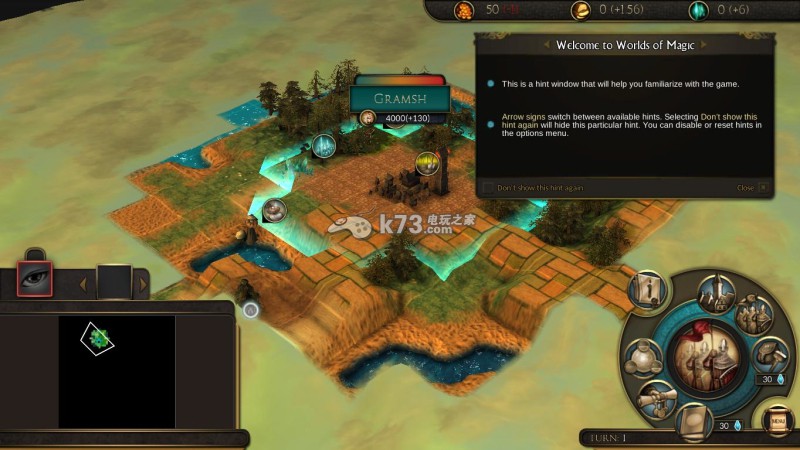Open the armies list soldiers icon
Image resolution: width=800 pixels, height=450 pixels.
click(x=754, y=316)
